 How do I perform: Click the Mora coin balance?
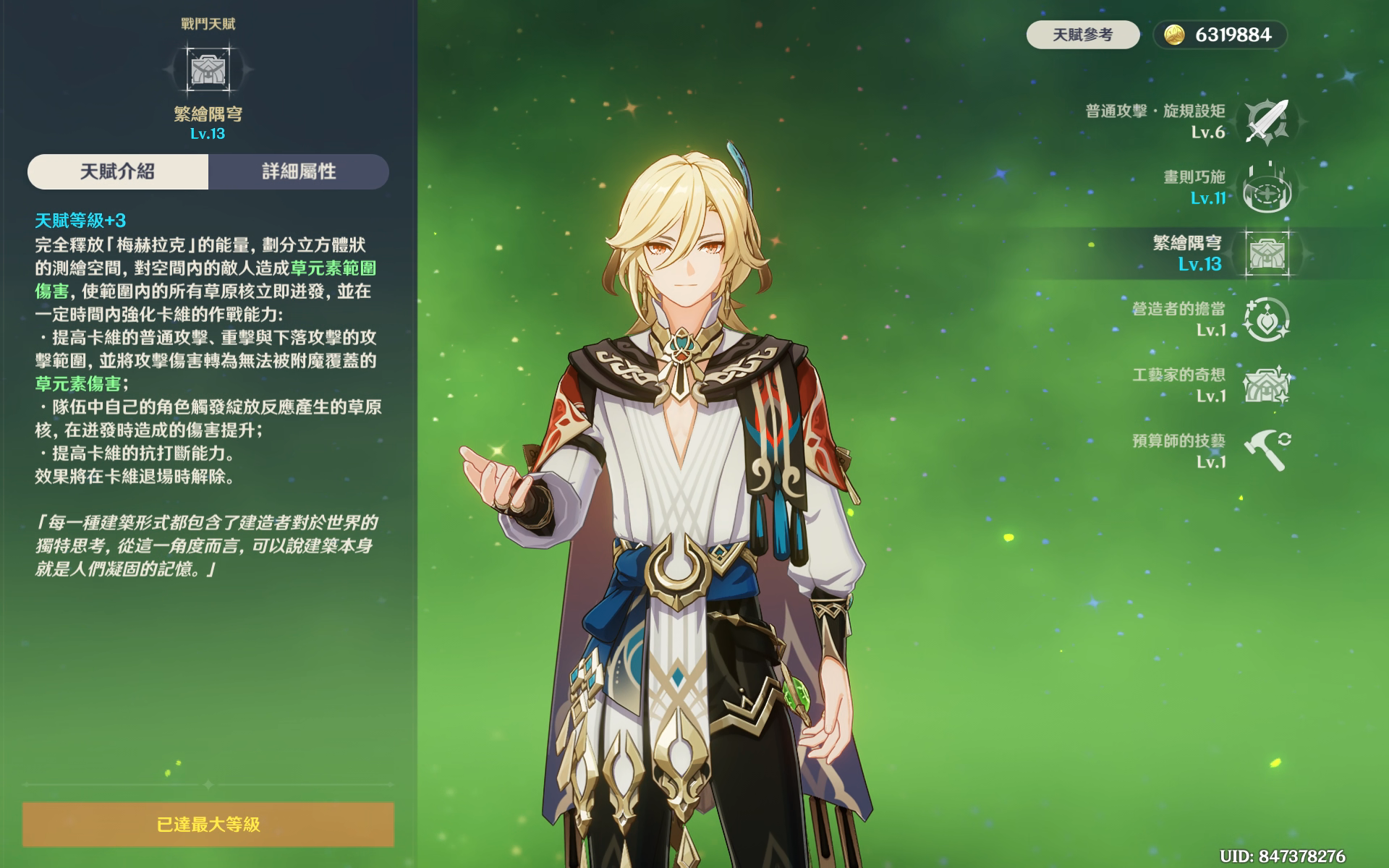[1220, 35]
